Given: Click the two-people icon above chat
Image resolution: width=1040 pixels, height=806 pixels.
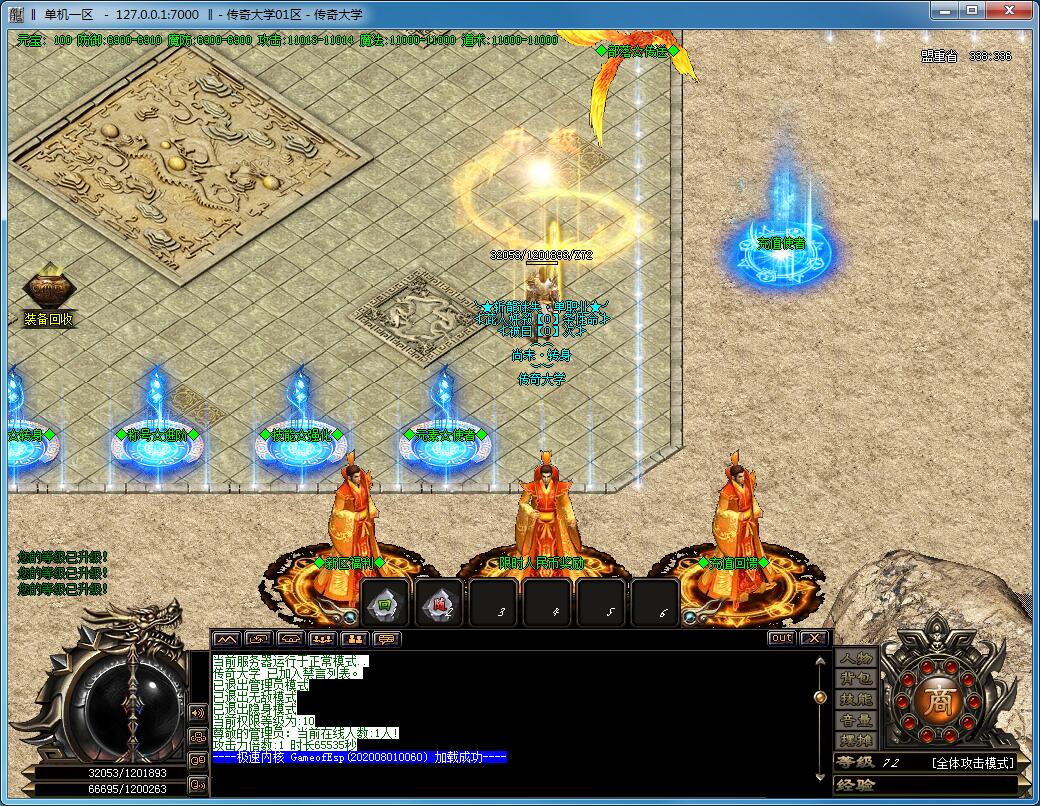Looking at the screenshot, I should (x=354, y=639).
